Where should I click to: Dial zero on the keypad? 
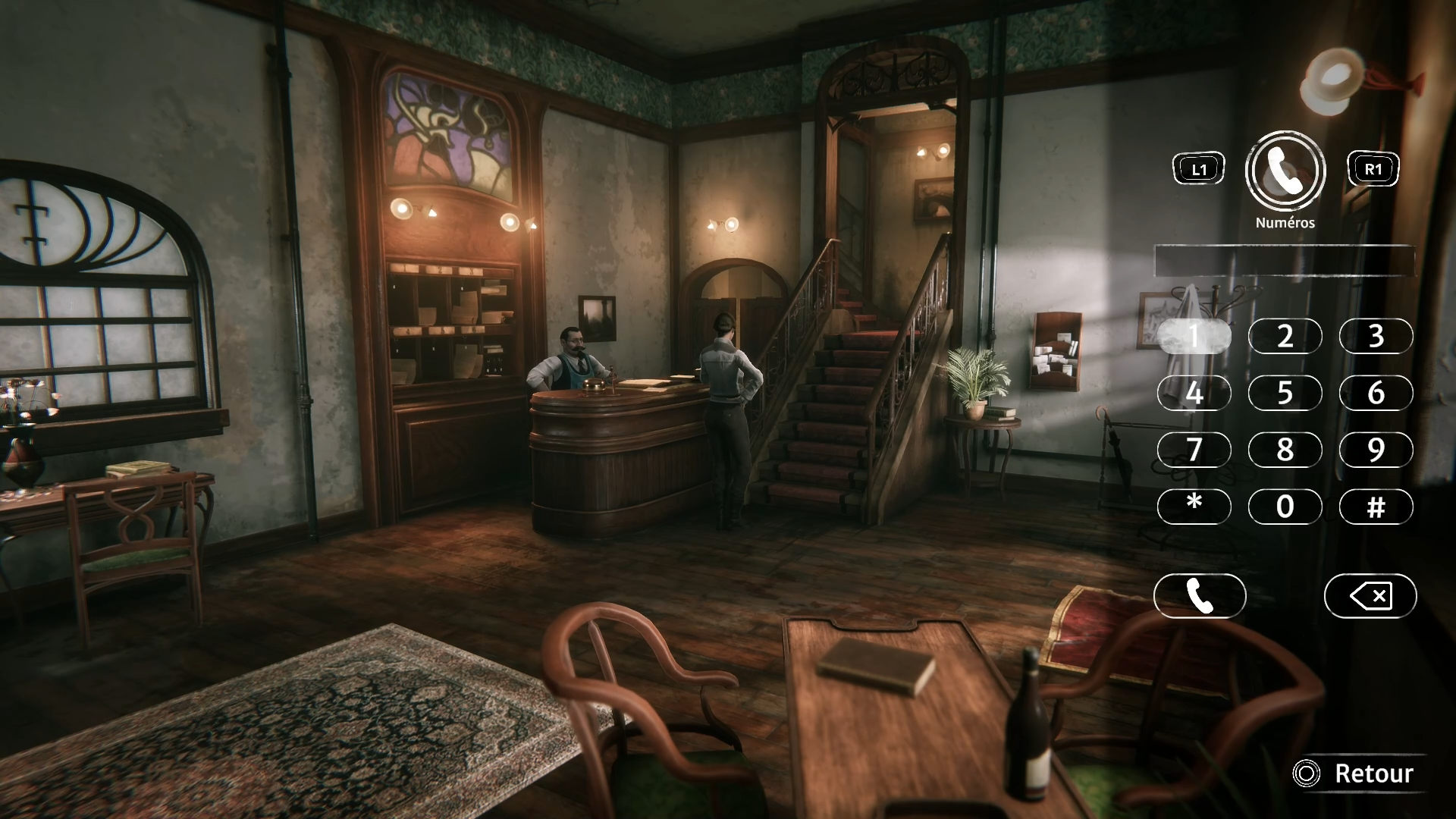pyautogui.click(x=1285, y=506)
